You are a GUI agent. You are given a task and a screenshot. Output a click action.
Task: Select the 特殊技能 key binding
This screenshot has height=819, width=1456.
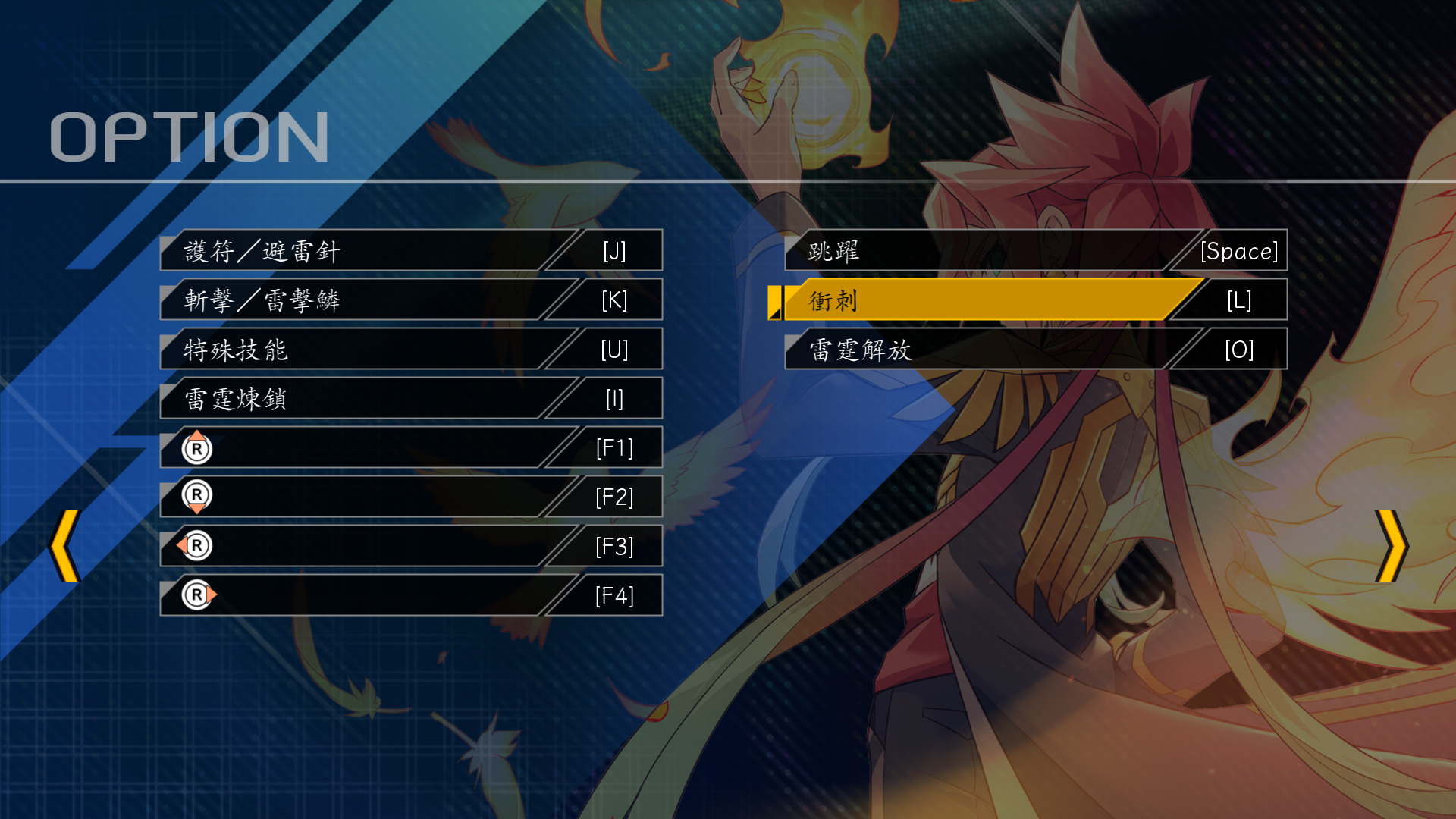coord(409,350)
